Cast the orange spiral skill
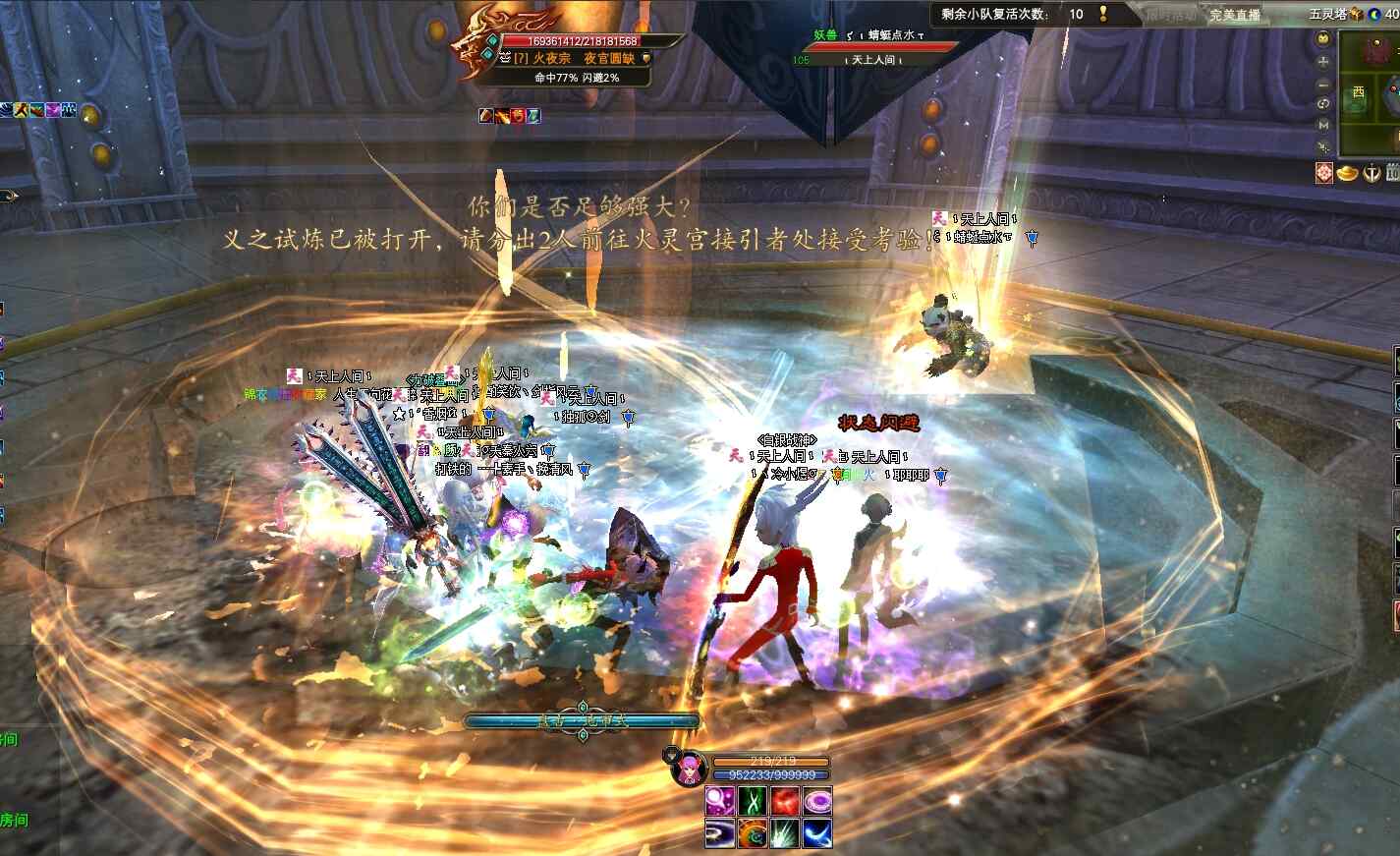Image resolution: width=1400 pixels, height=856 pixels. pos(753,833)
